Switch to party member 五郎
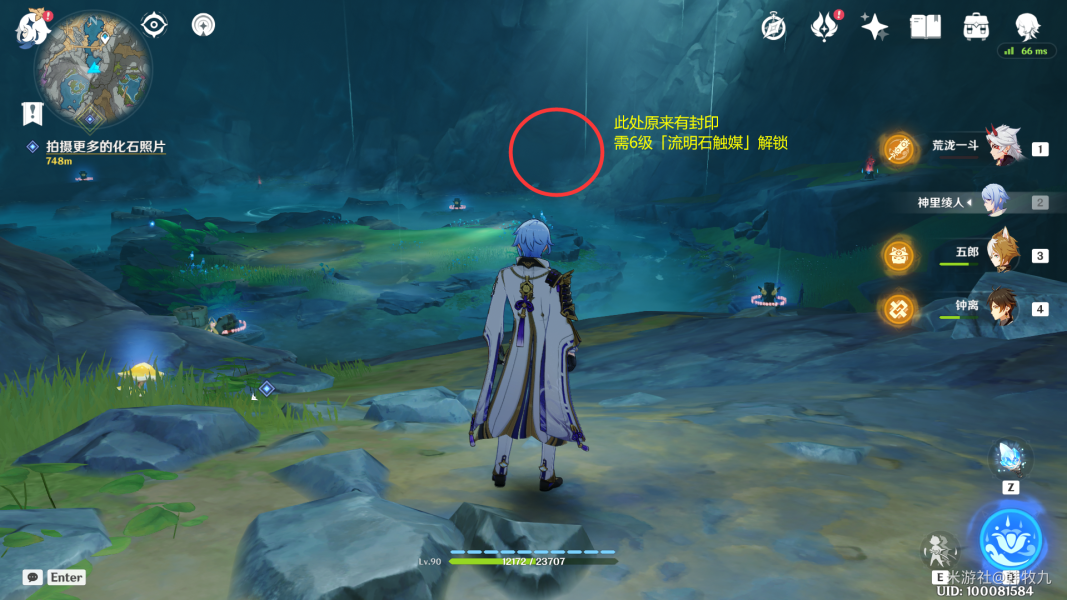 click(x=1001, y=254)
